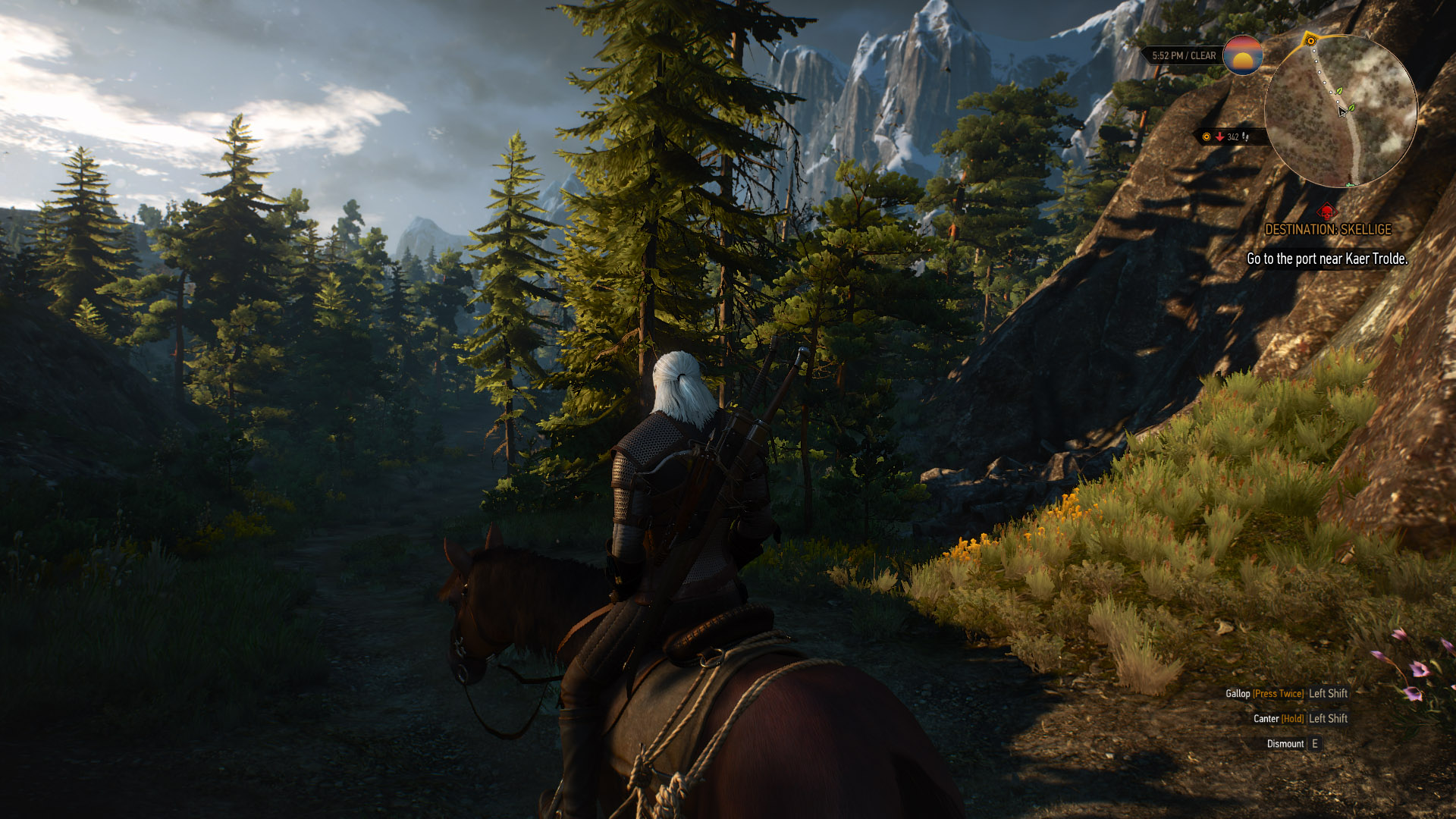Image resolution: width=1456 pixels, height=819 pixels.
Task: Click the yellow quest marker on minimap edge
Action: (x=1310, y=41)
